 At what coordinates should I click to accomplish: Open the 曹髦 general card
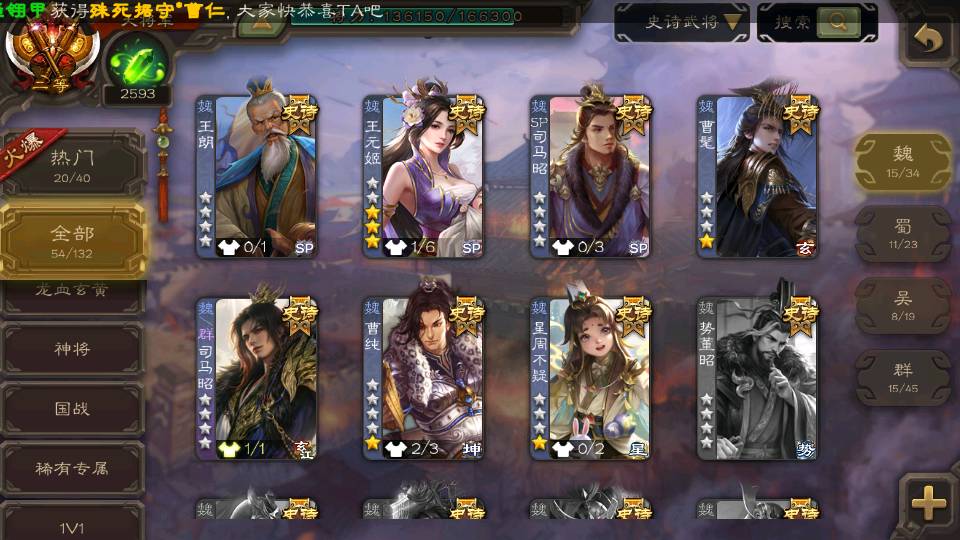tap(758, 175)
